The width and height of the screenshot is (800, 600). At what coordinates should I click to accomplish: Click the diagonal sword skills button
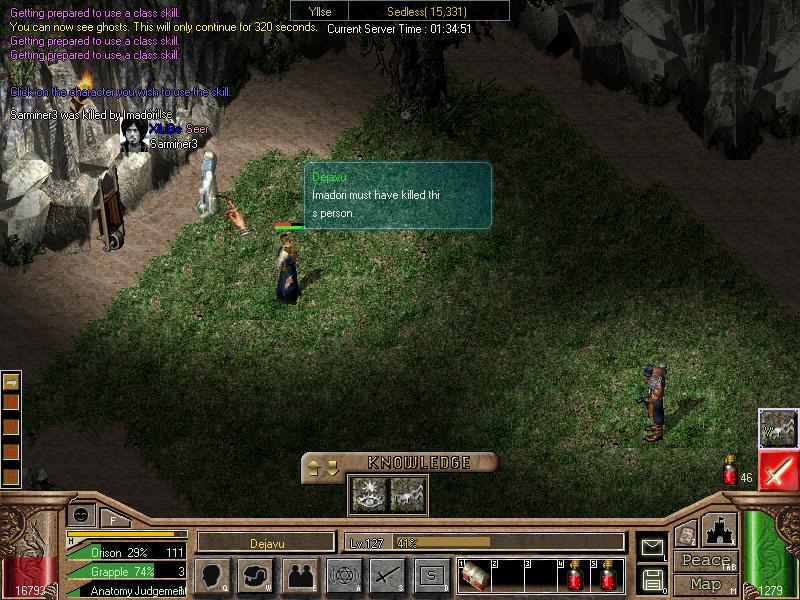pos(387,575)
